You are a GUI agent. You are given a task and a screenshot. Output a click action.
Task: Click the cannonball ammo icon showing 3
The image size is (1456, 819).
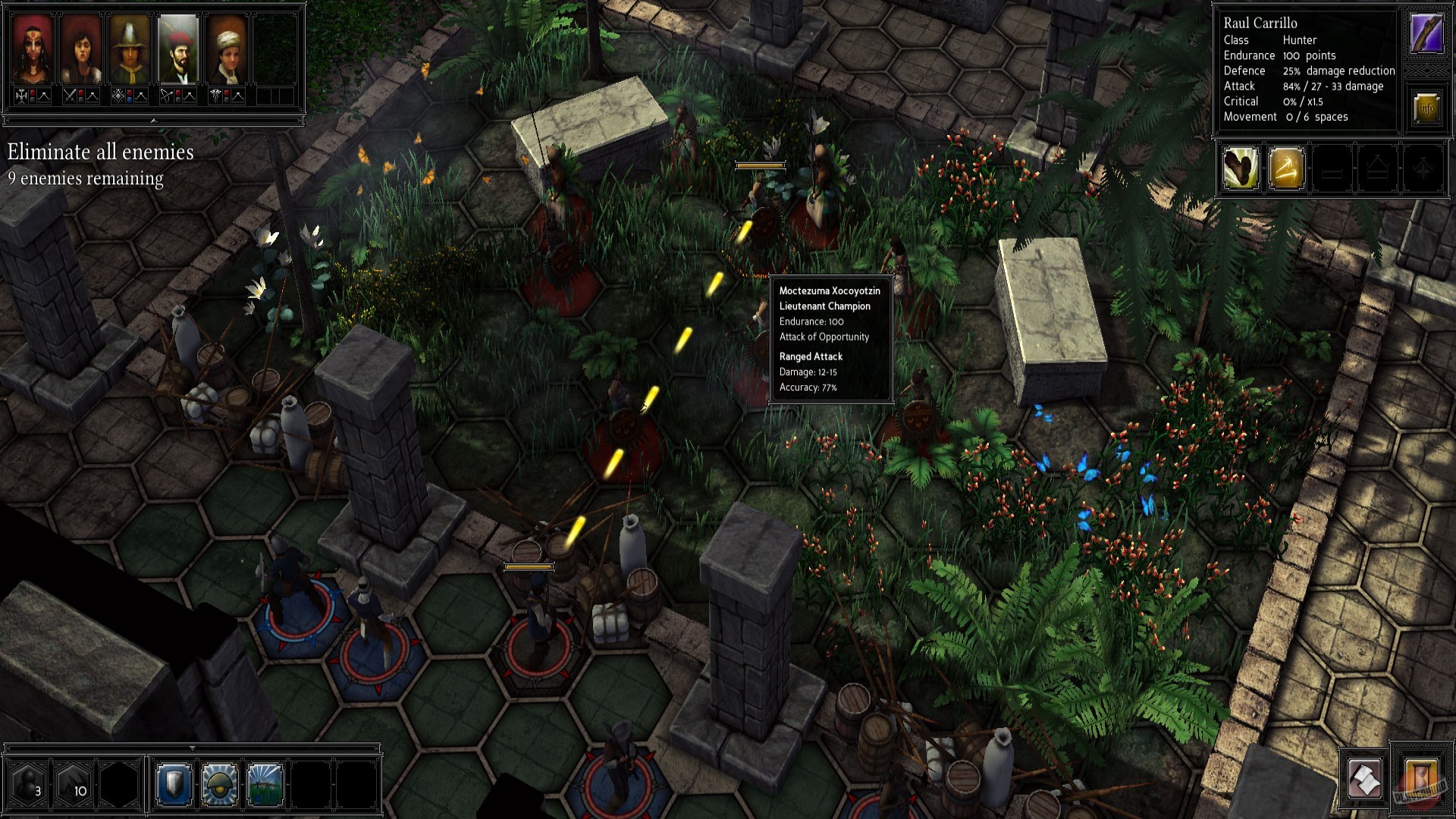click(x=25, y=783)
